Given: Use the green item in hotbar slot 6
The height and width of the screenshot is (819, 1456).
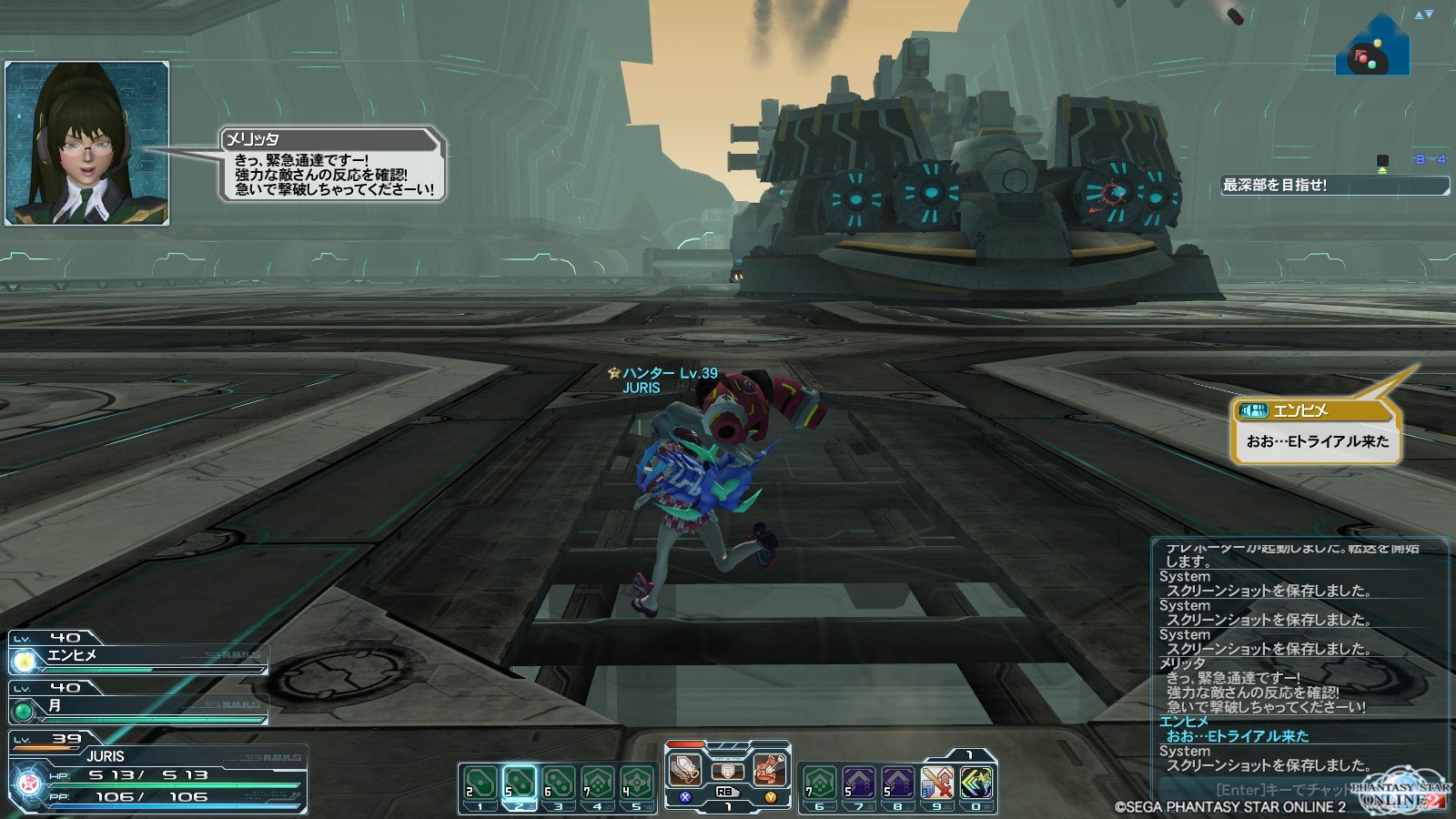Looking at the screenshot, I should tap(819, 783).
